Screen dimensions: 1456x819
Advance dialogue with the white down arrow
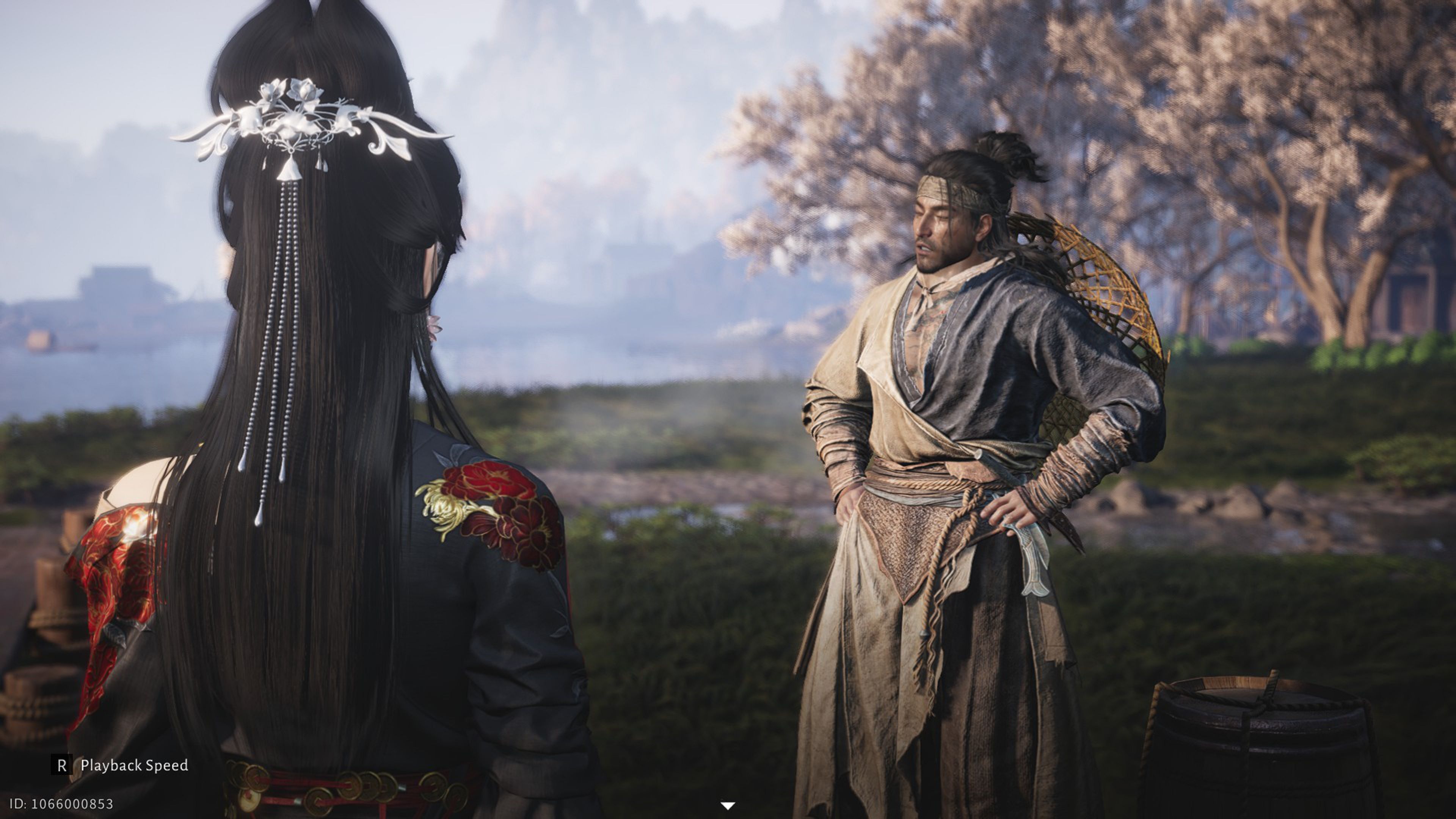[728, 805]
